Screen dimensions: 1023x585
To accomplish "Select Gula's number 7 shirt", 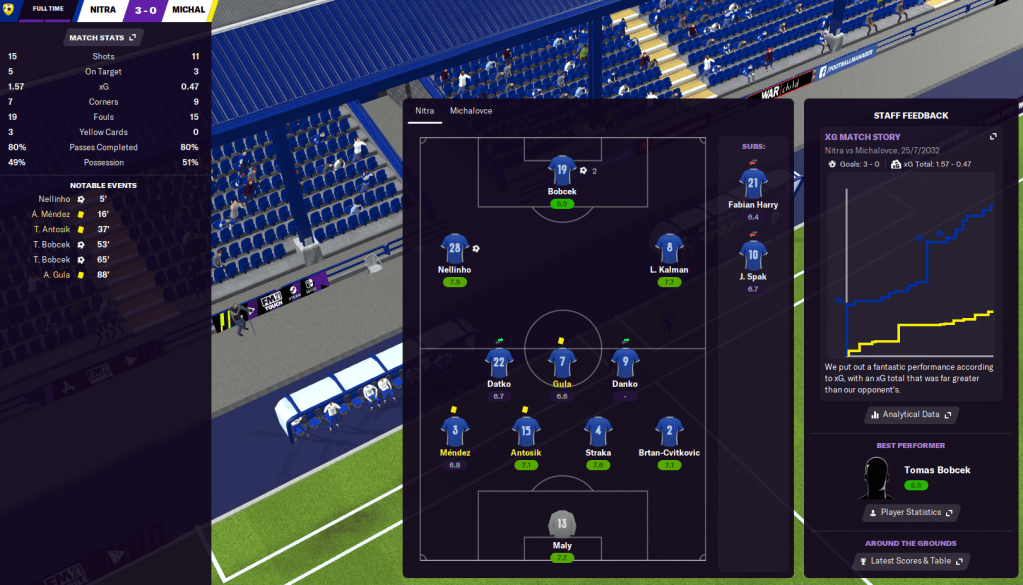I will [562, 362].
